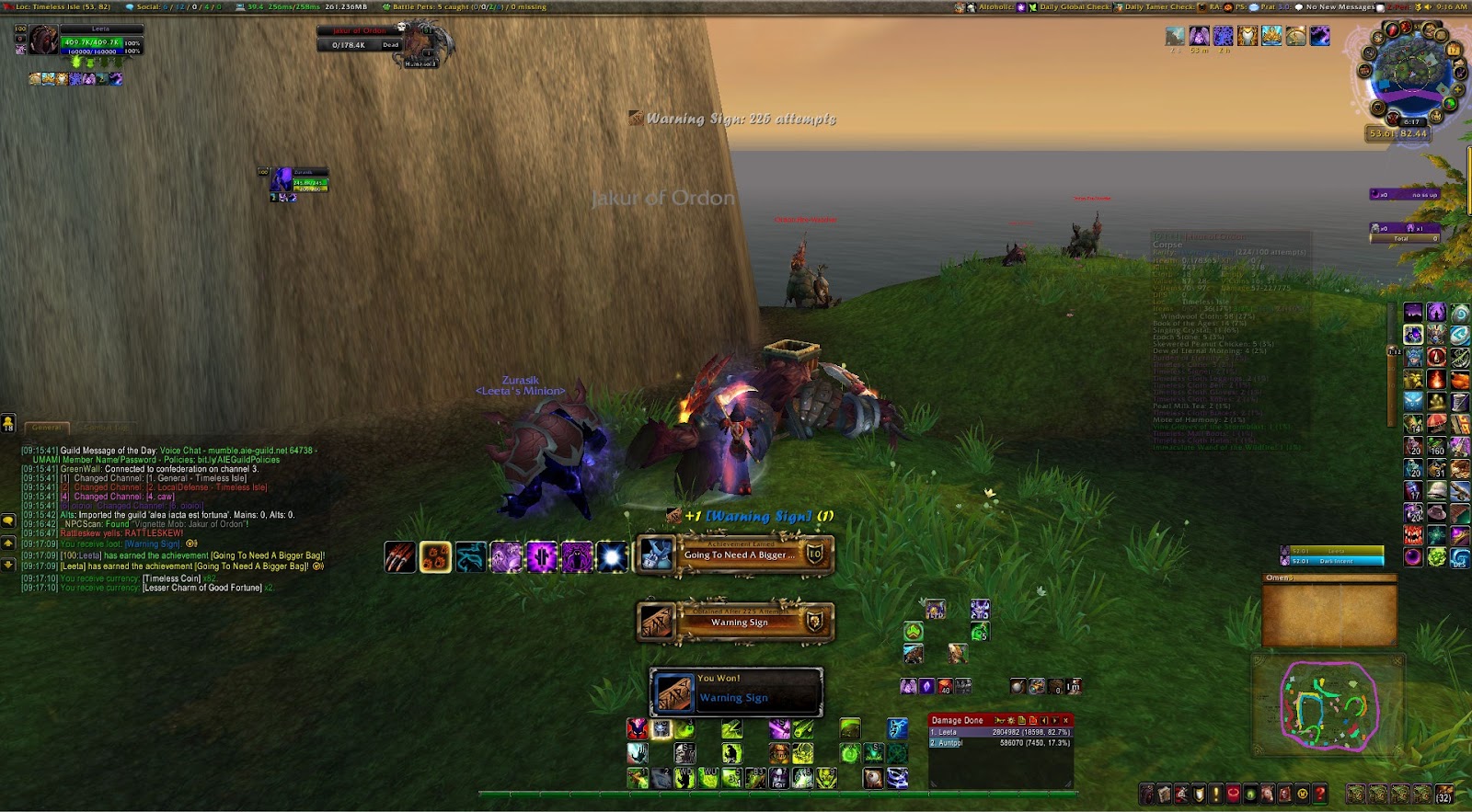Activate the white starburst ability icon
Screen dimensions: 1472x812
(x=611, y=557)
